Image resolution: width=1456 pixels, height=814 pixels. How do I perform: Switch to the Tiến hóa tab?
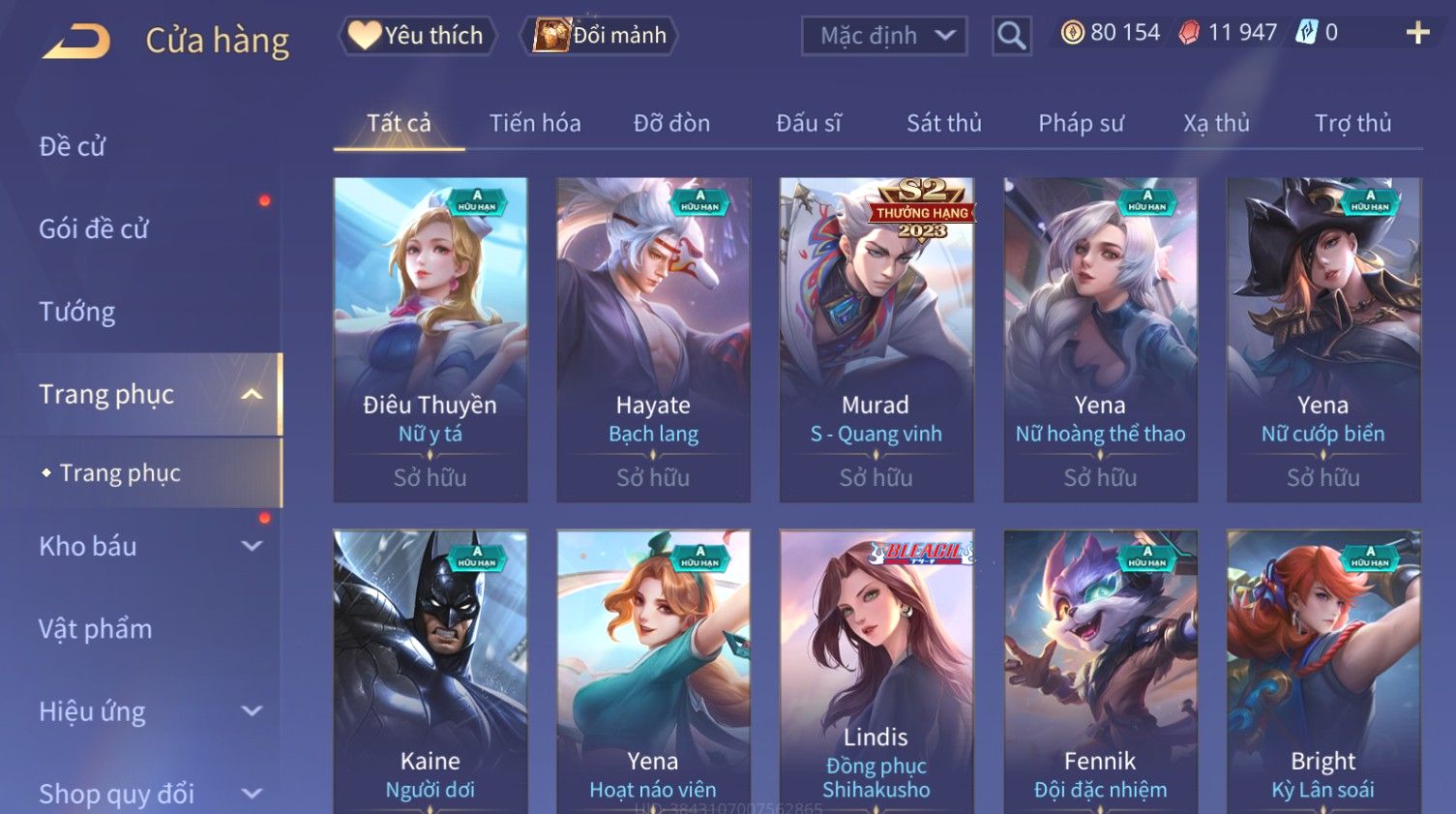(x=535, y=124)
